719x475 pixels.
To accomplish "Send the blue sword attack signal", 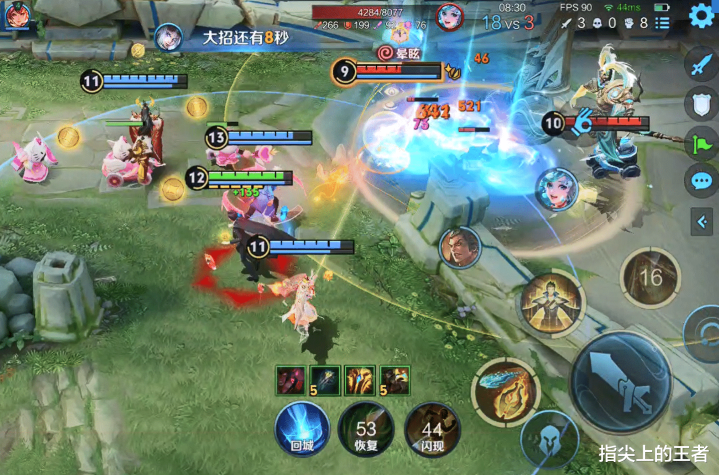I will coord(700,66).
